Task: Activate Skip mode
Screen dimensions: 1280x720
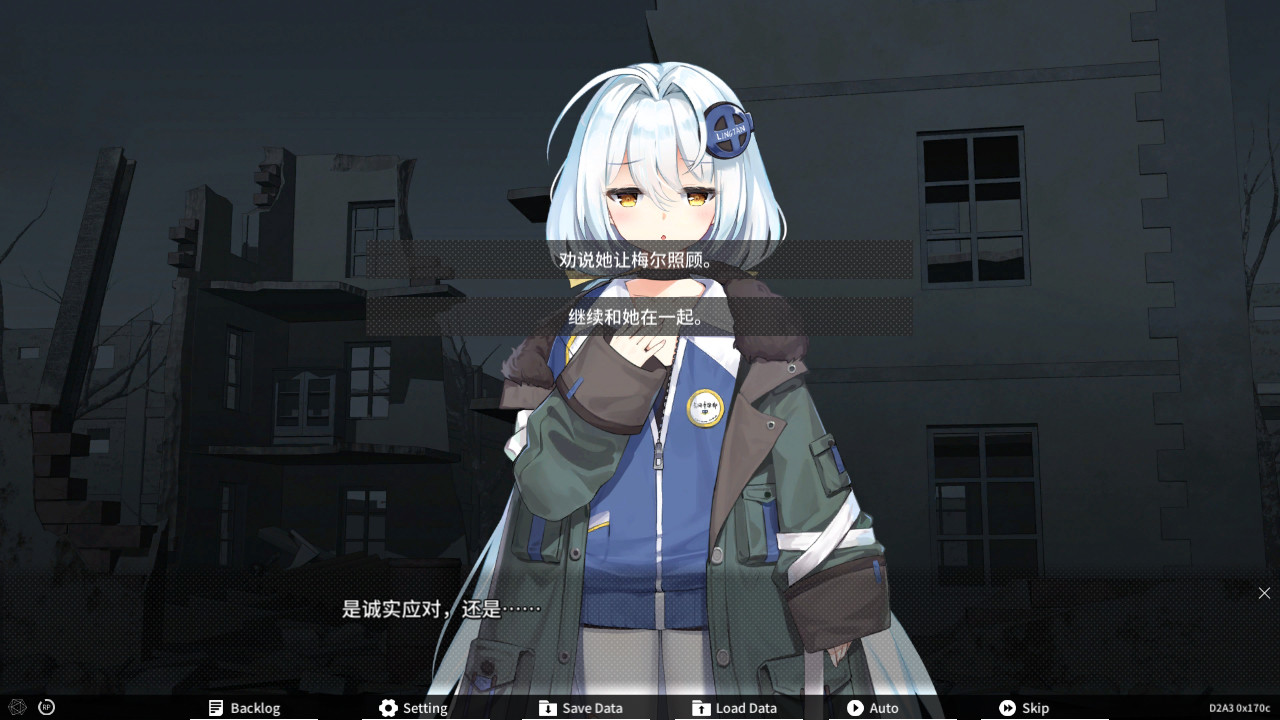Action: pos(1024,708)
